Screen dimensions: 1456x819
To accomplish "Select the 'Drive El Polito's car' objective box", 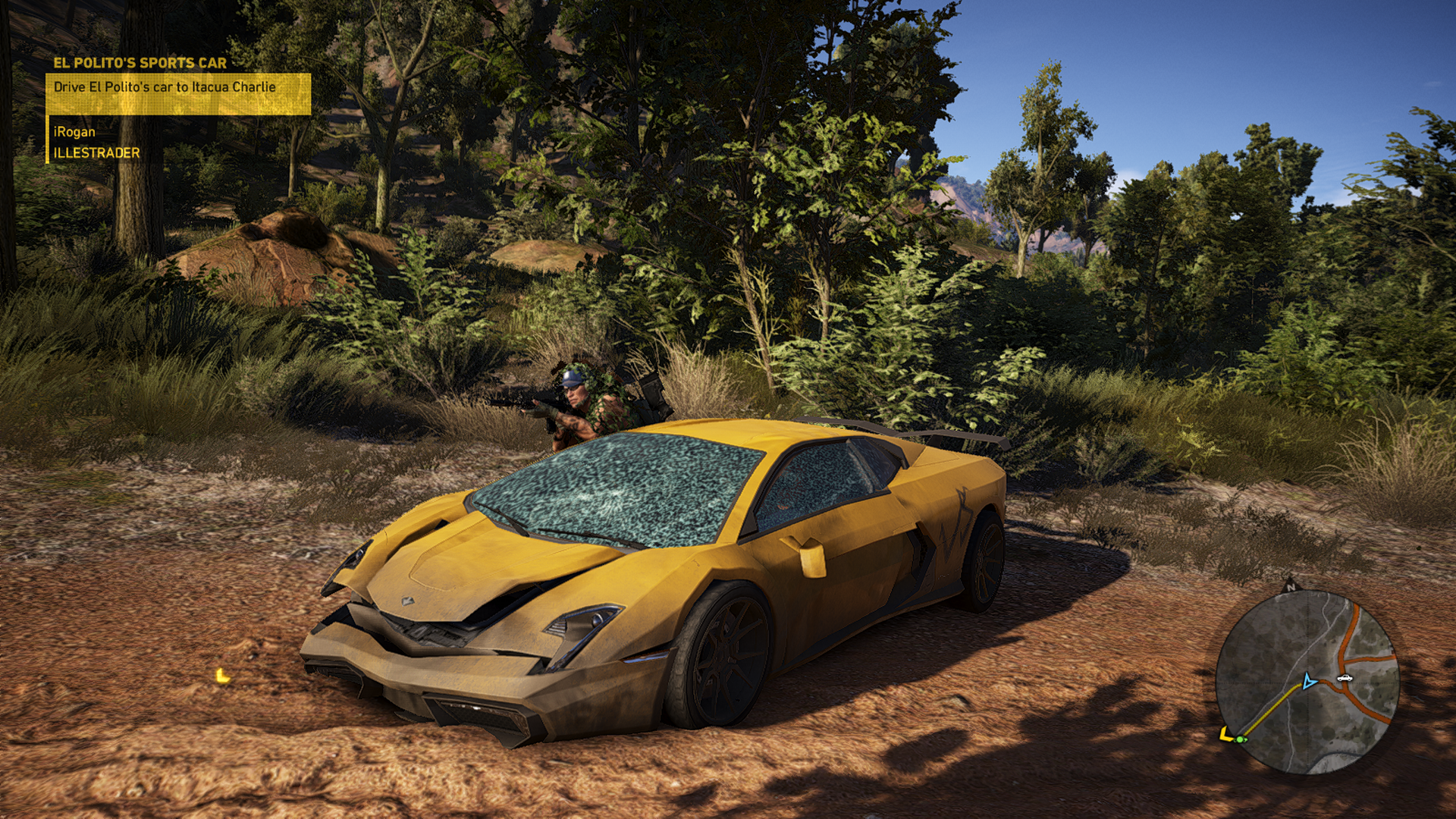I will tap(177, 93).
